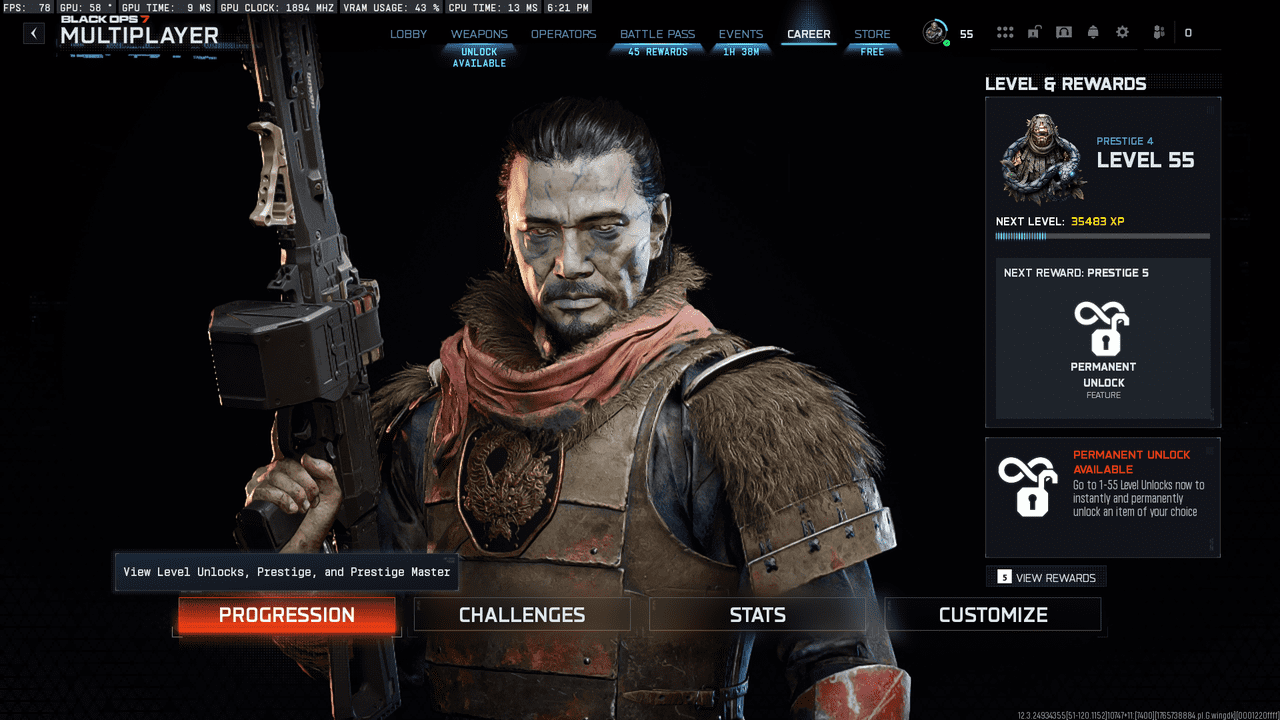Switch to the Customize tab

(991, 614)
